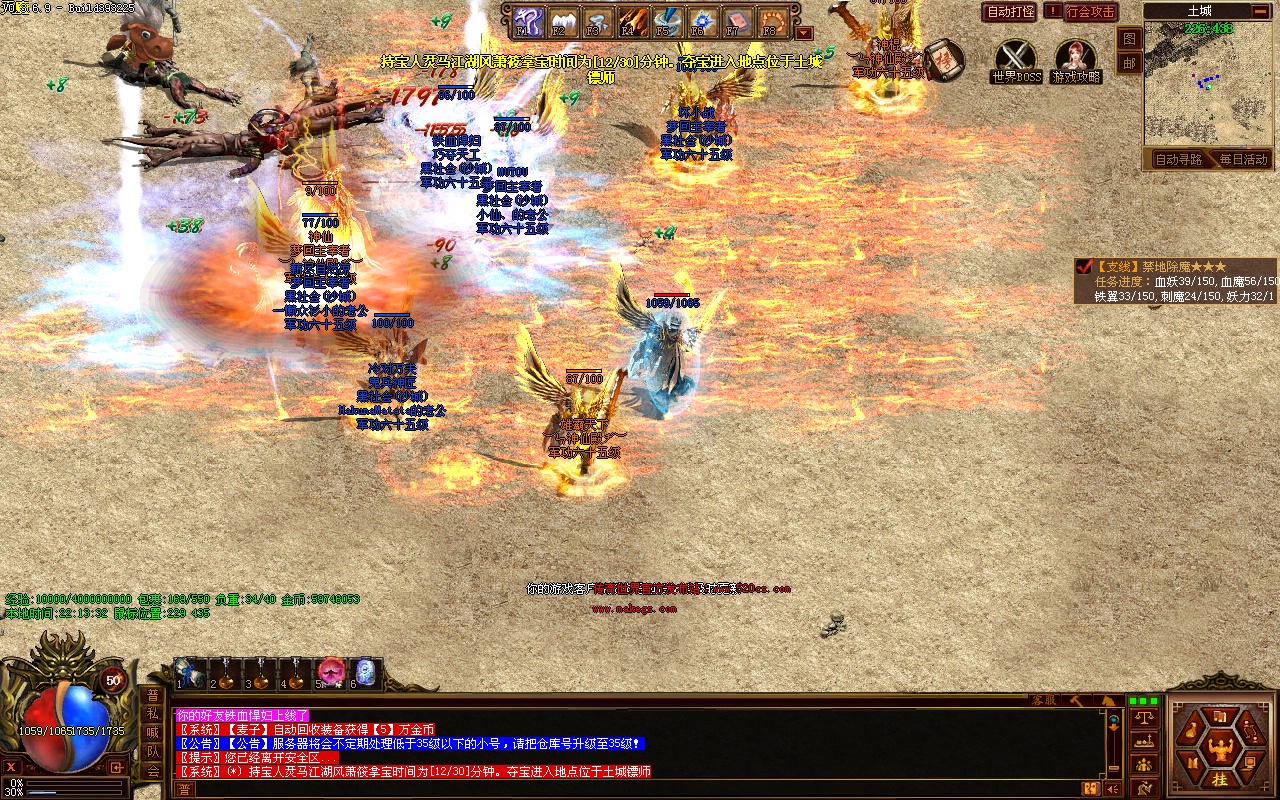Open the 游戏攻略 game guide icon

pos(1075,57)
